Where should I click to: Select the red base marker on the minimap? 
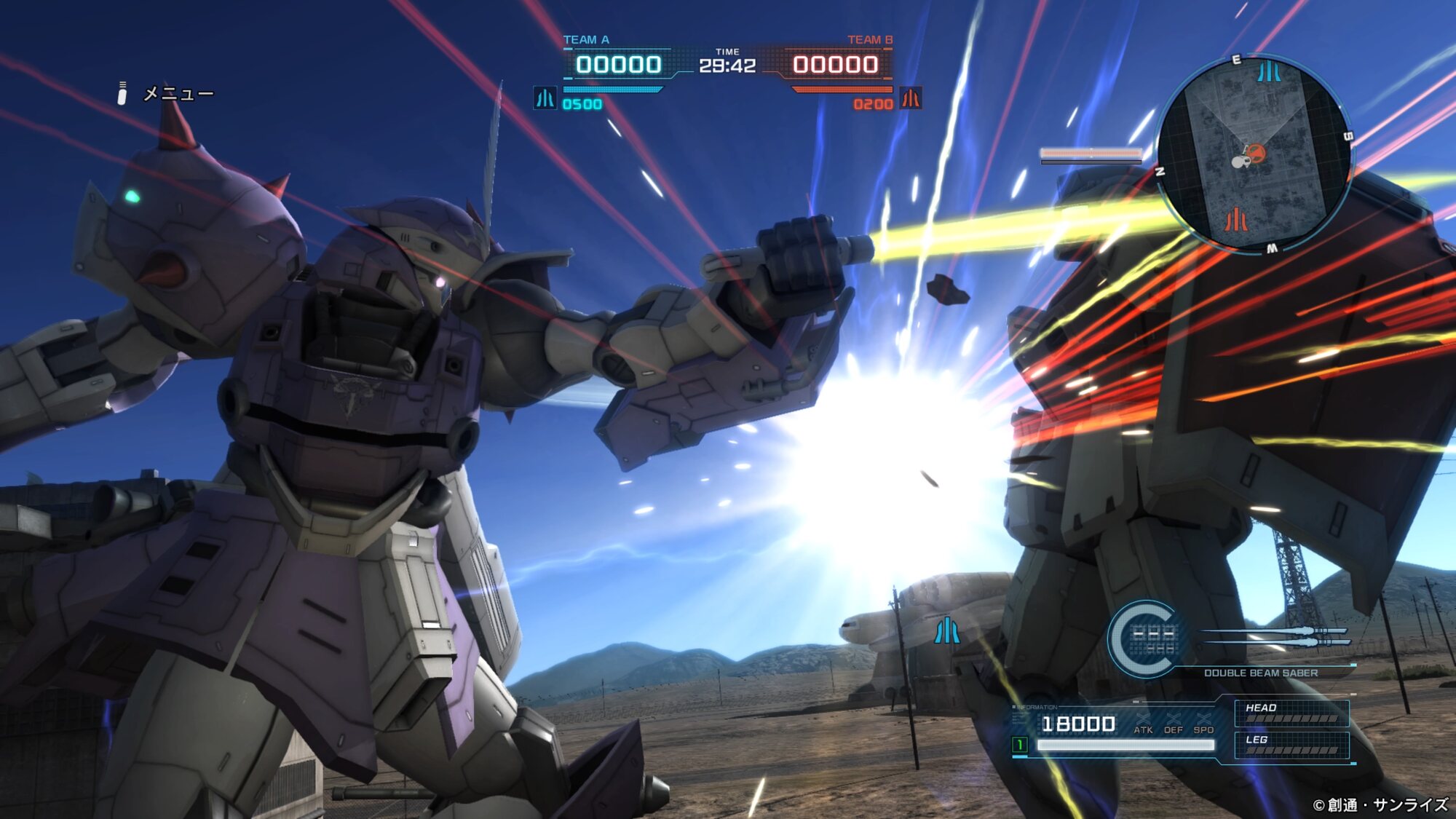point(1235,218)
